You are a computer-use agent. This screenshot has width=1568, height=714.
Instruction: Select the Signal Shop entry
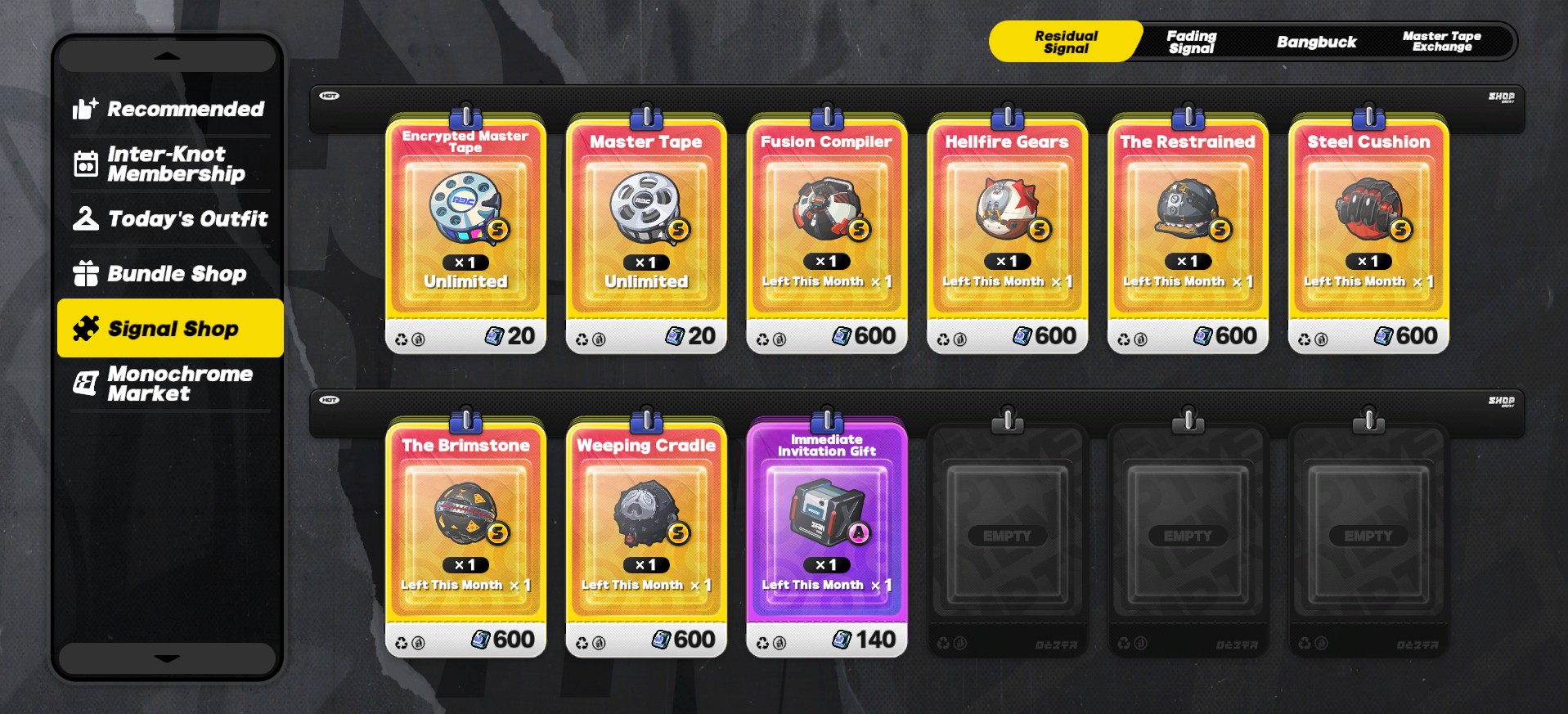click(x=170, y=328)
